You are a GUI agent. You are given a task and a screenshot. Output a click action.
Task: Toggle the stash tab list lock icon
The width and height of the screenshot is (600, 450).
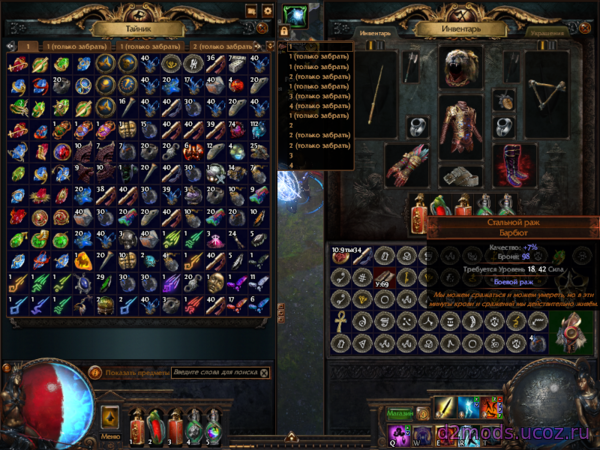coord(284,31)
